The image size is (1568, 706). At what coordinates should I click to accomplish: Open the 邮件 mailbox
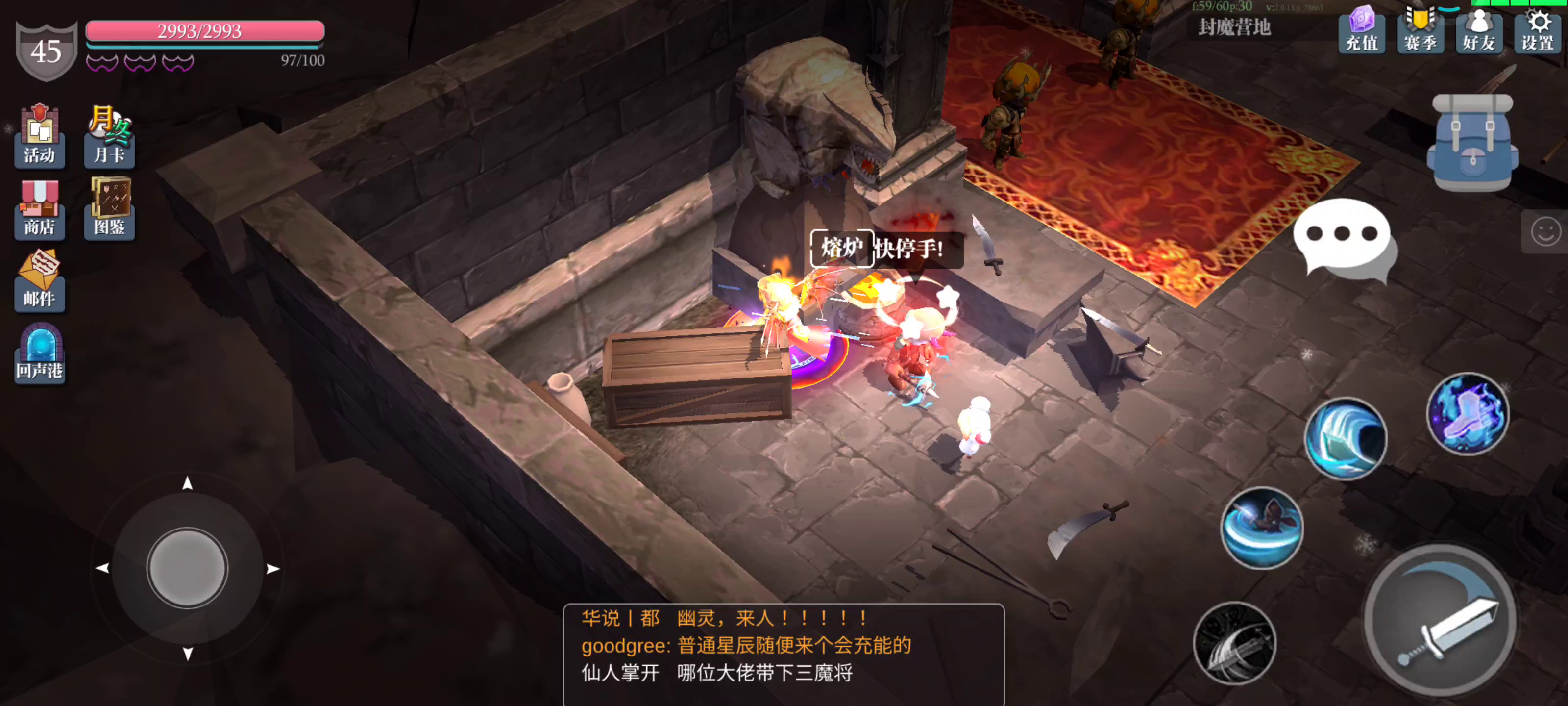tap(39, 281)
